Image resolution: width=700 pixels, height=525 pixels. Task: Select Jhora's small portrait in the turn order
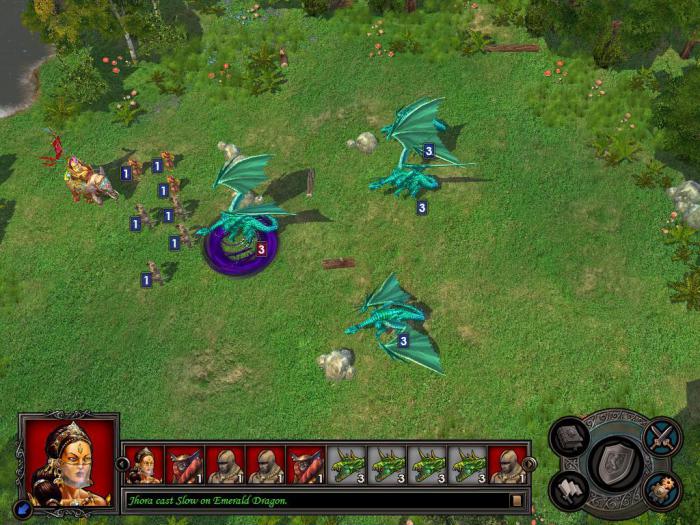click(144, 465)
